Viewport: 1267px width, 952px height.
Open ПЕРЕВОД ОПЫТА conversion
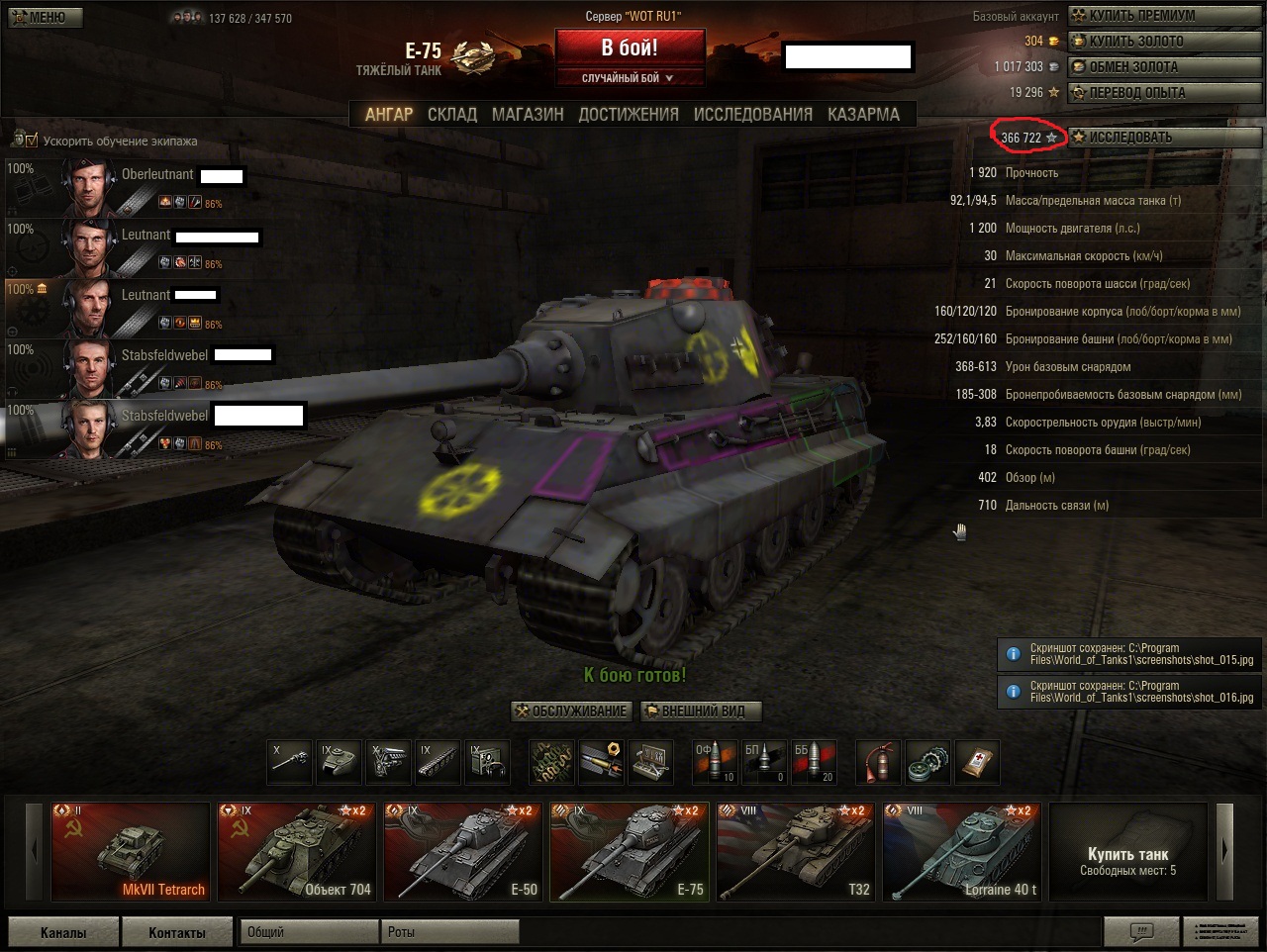pos(1165,93)
